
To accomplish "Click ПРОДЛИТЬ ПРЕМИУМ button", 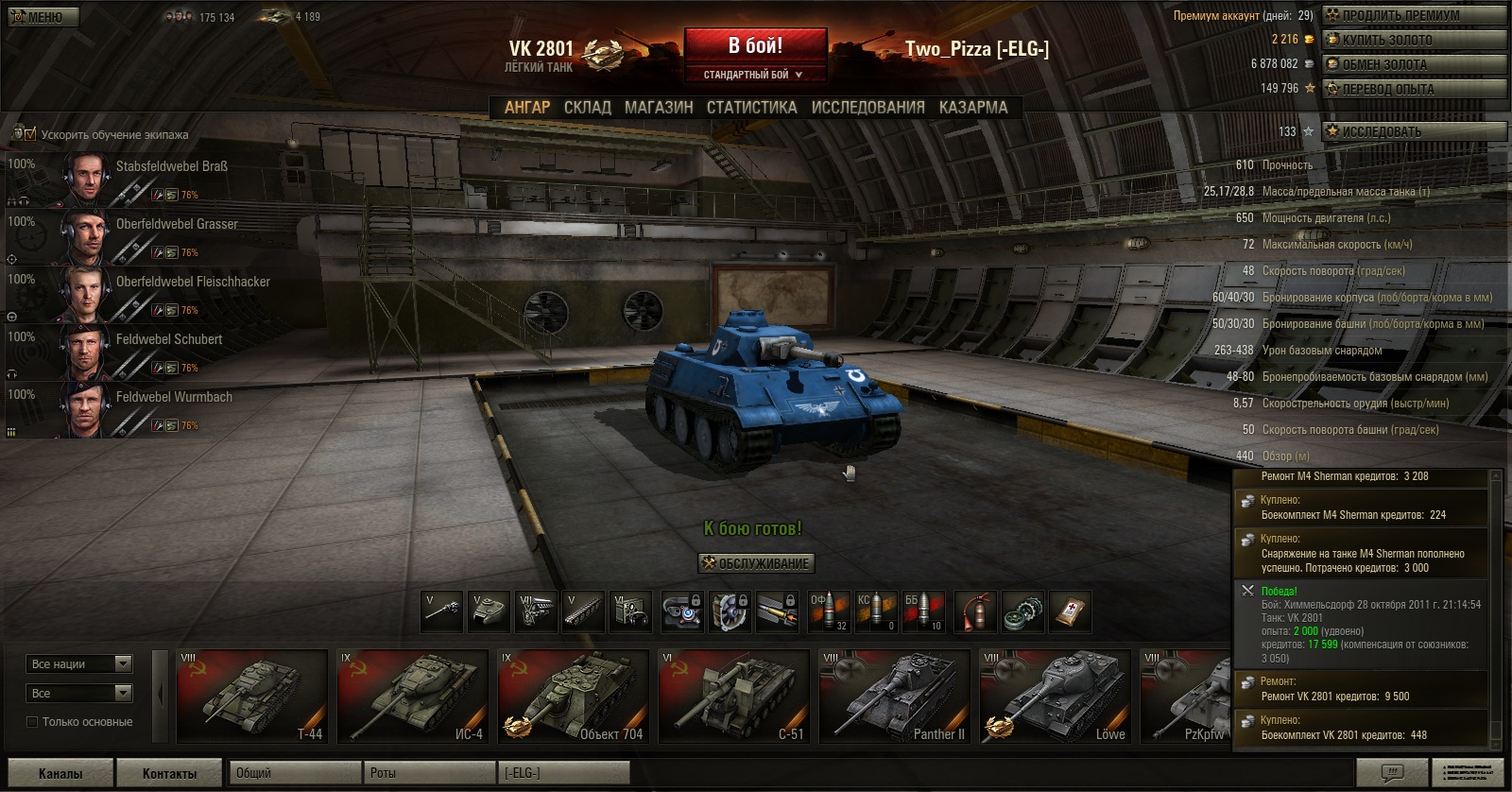I will 1413,15.
